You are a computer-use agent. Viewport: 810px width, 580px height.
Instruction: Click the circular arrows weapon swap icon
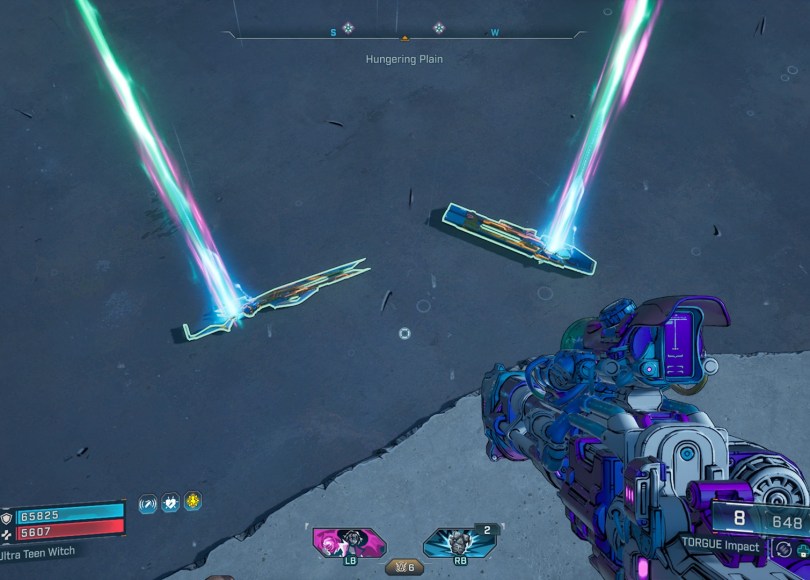click(783, 549)
